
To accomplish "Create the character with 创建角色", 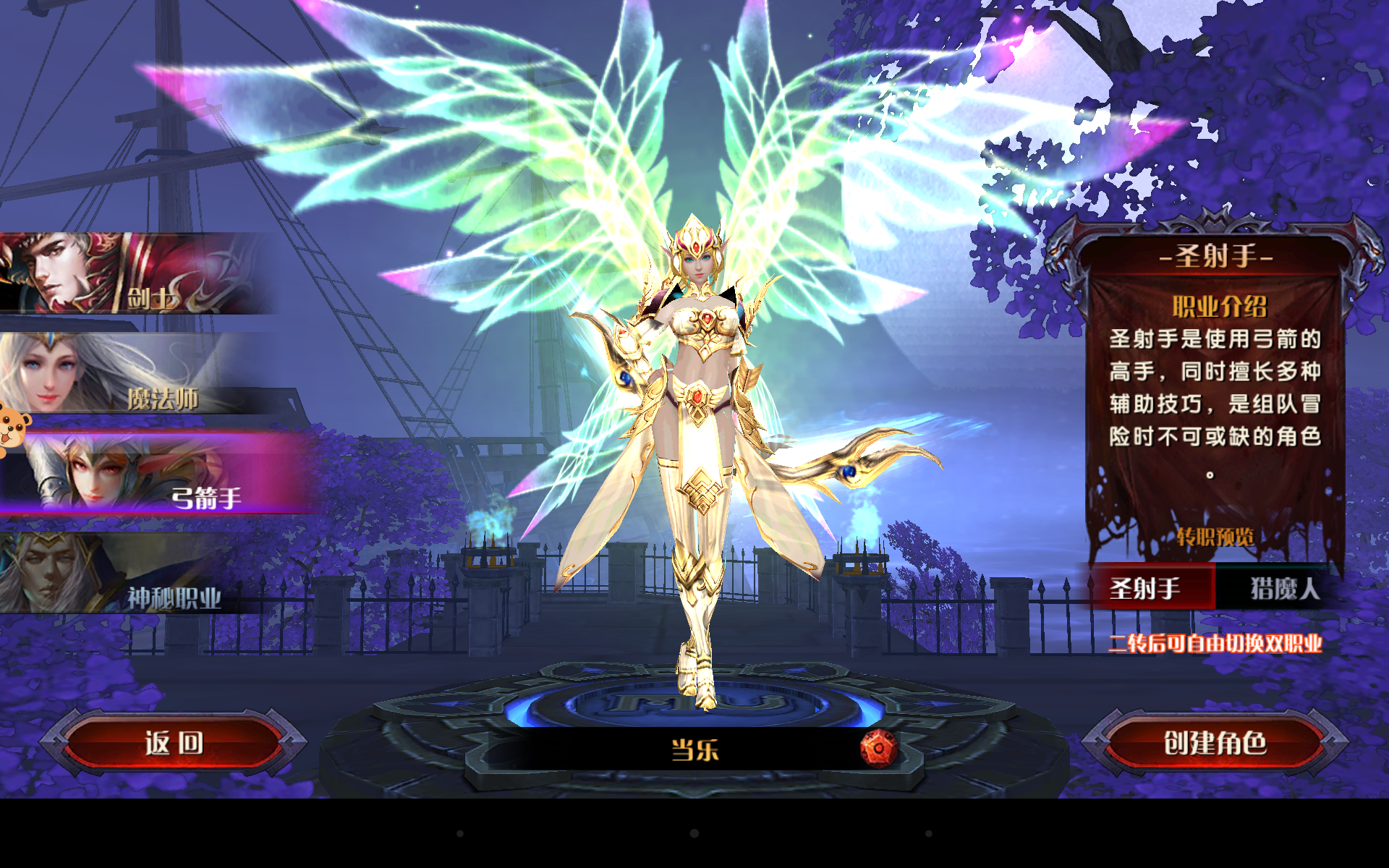I will pos(1215,743).
